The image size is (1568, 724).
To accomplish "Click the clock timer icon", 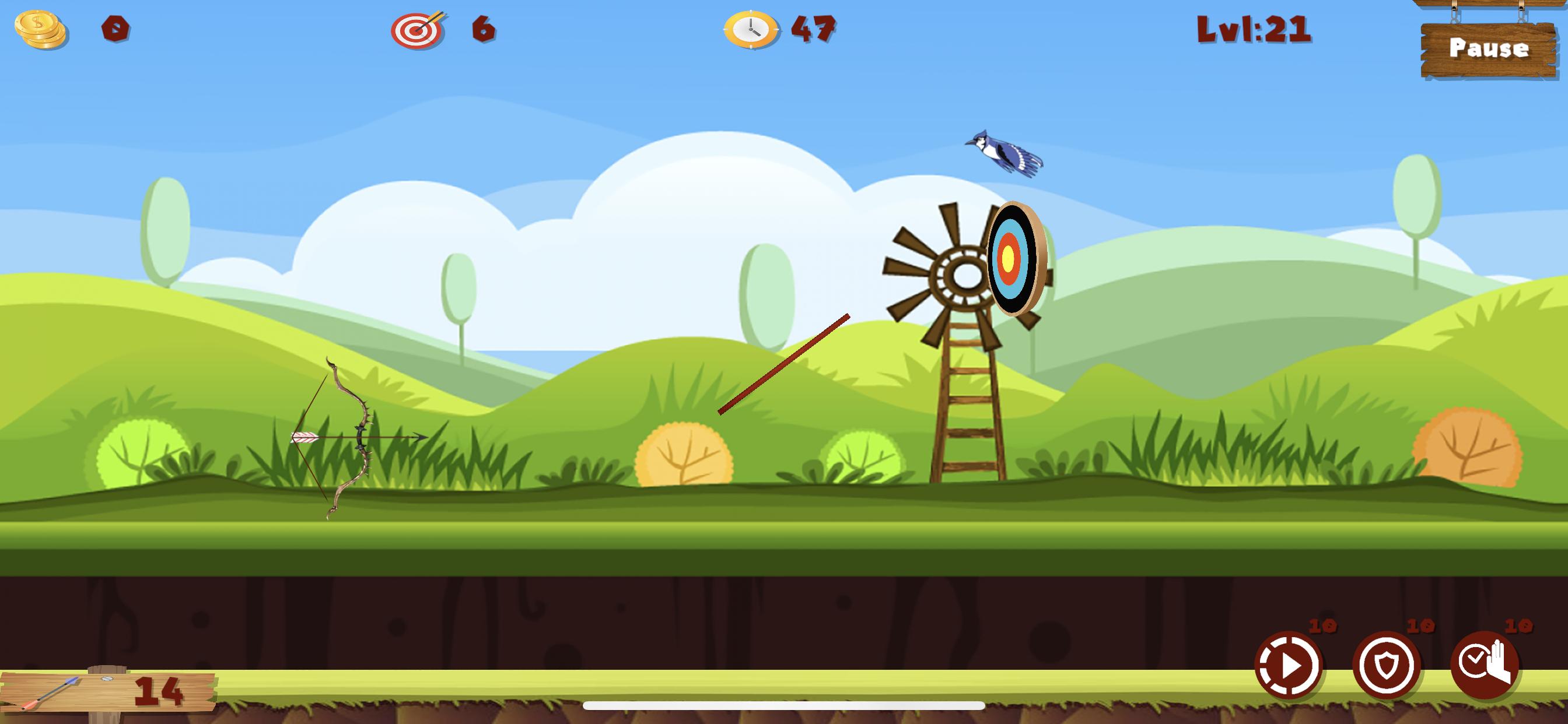I will tap(751, 29).
